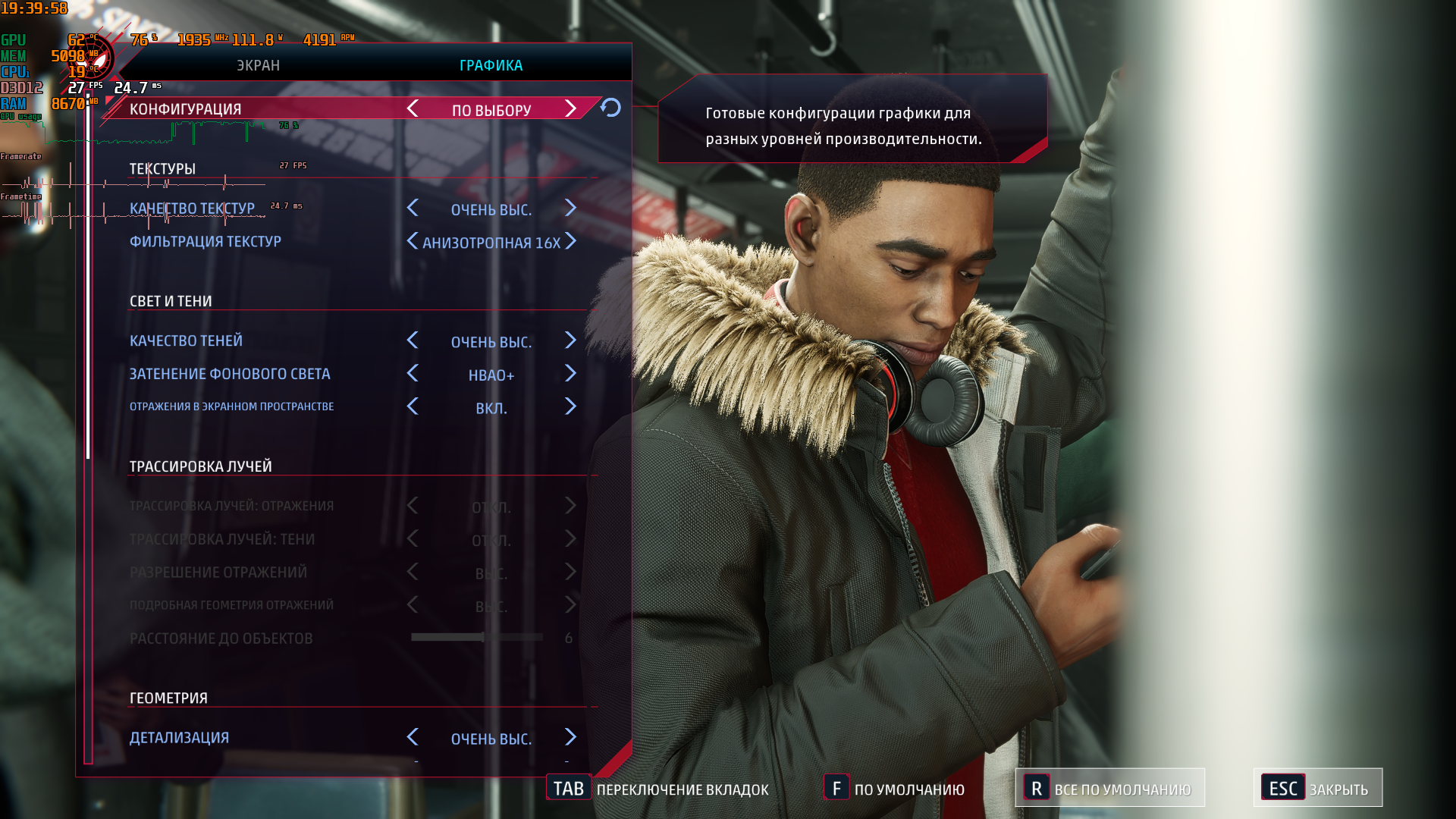Screen dimensions: 1456x819
Task: Click the left arrow for КОНФИГУРАЦИЯ preset
Action: (413, 109)
